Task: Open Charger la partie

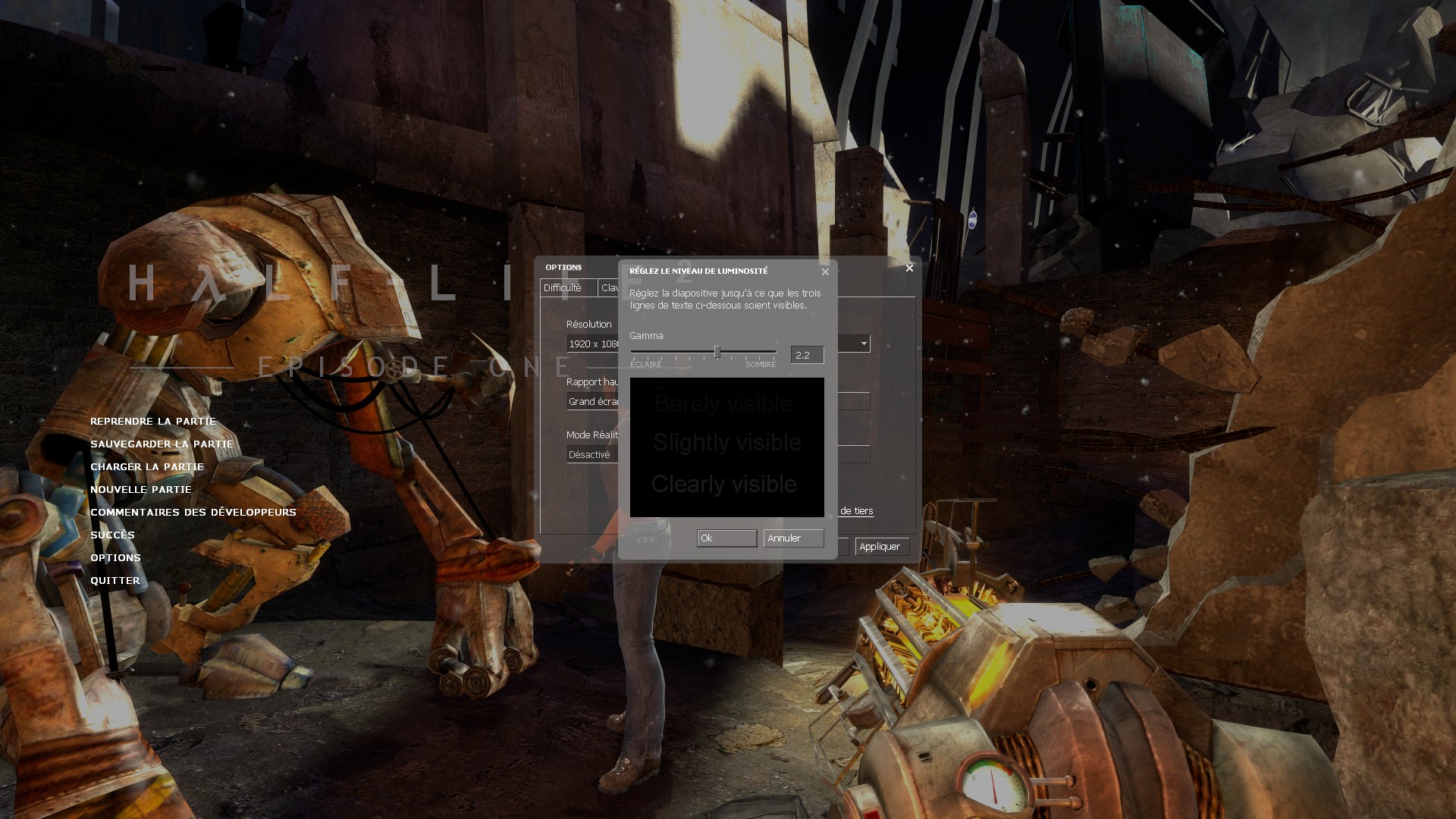Action: (147, 466)
